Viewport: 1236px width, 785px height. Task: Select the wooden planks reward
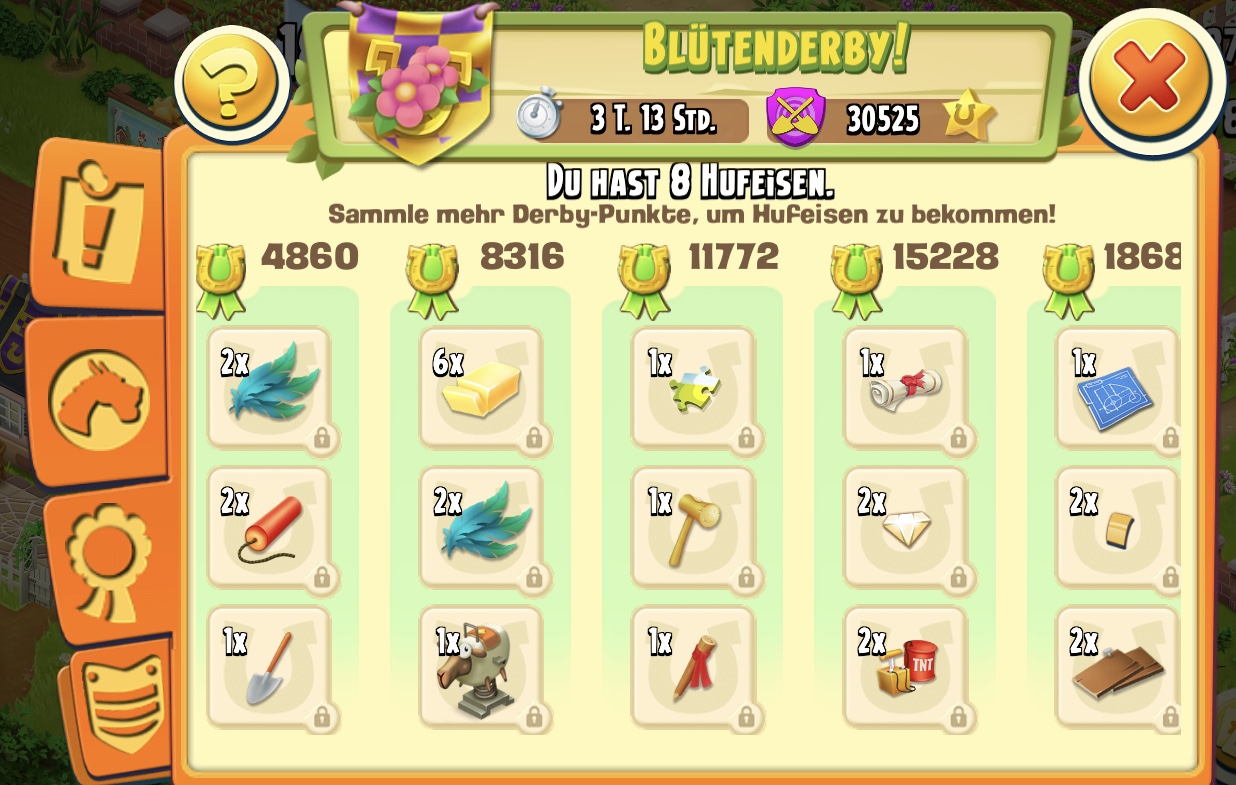pos(1116,667)
